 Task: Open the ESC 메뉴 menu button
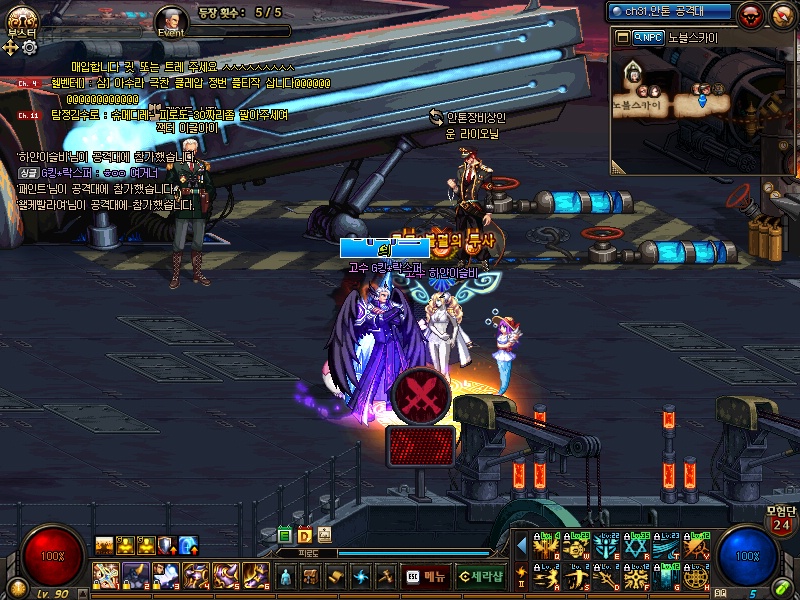pos(425,576)
